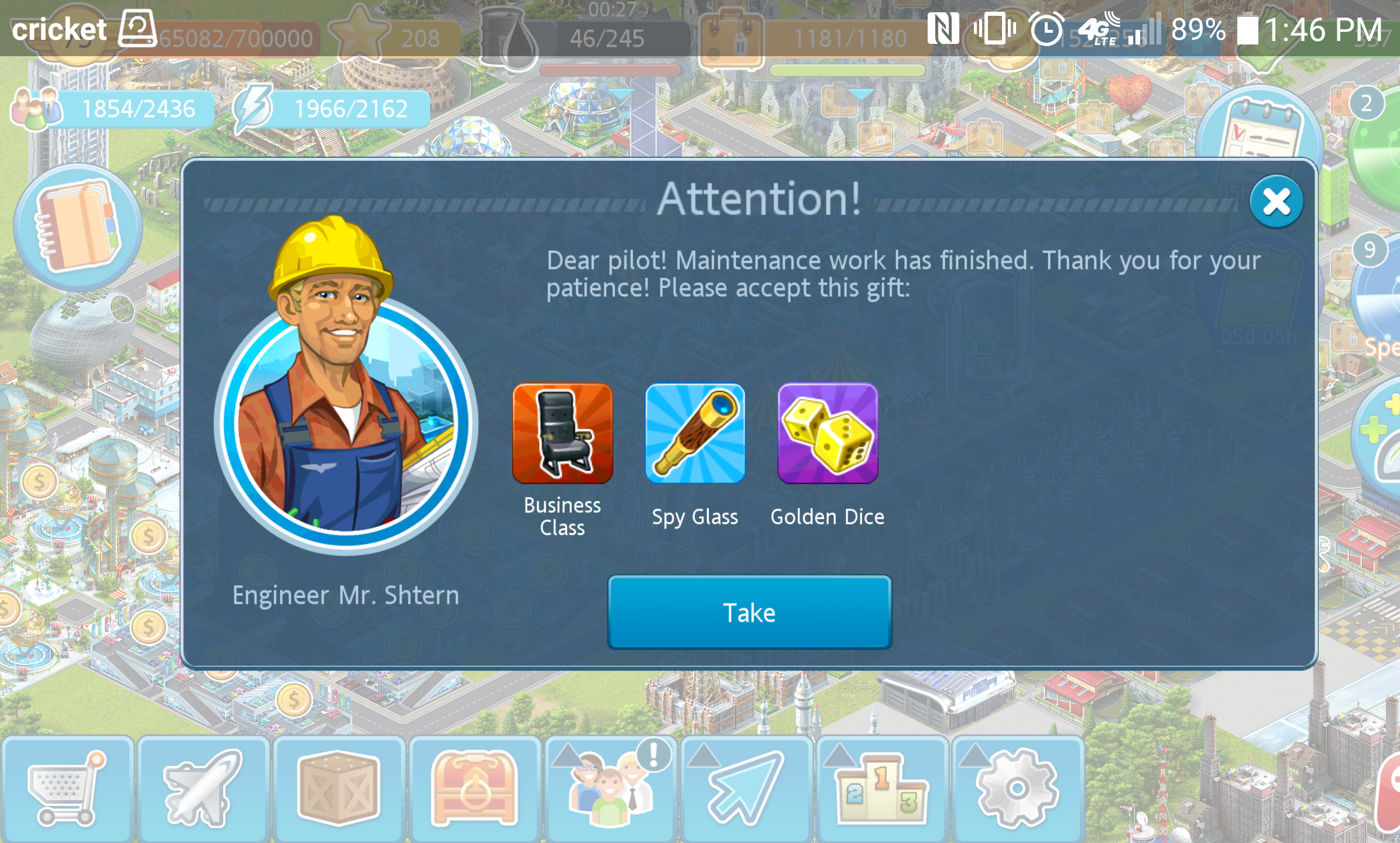This screenshot has height=843, width=1400.
Task: Open the friends and neighbors panel
Action: click(610, 788)
